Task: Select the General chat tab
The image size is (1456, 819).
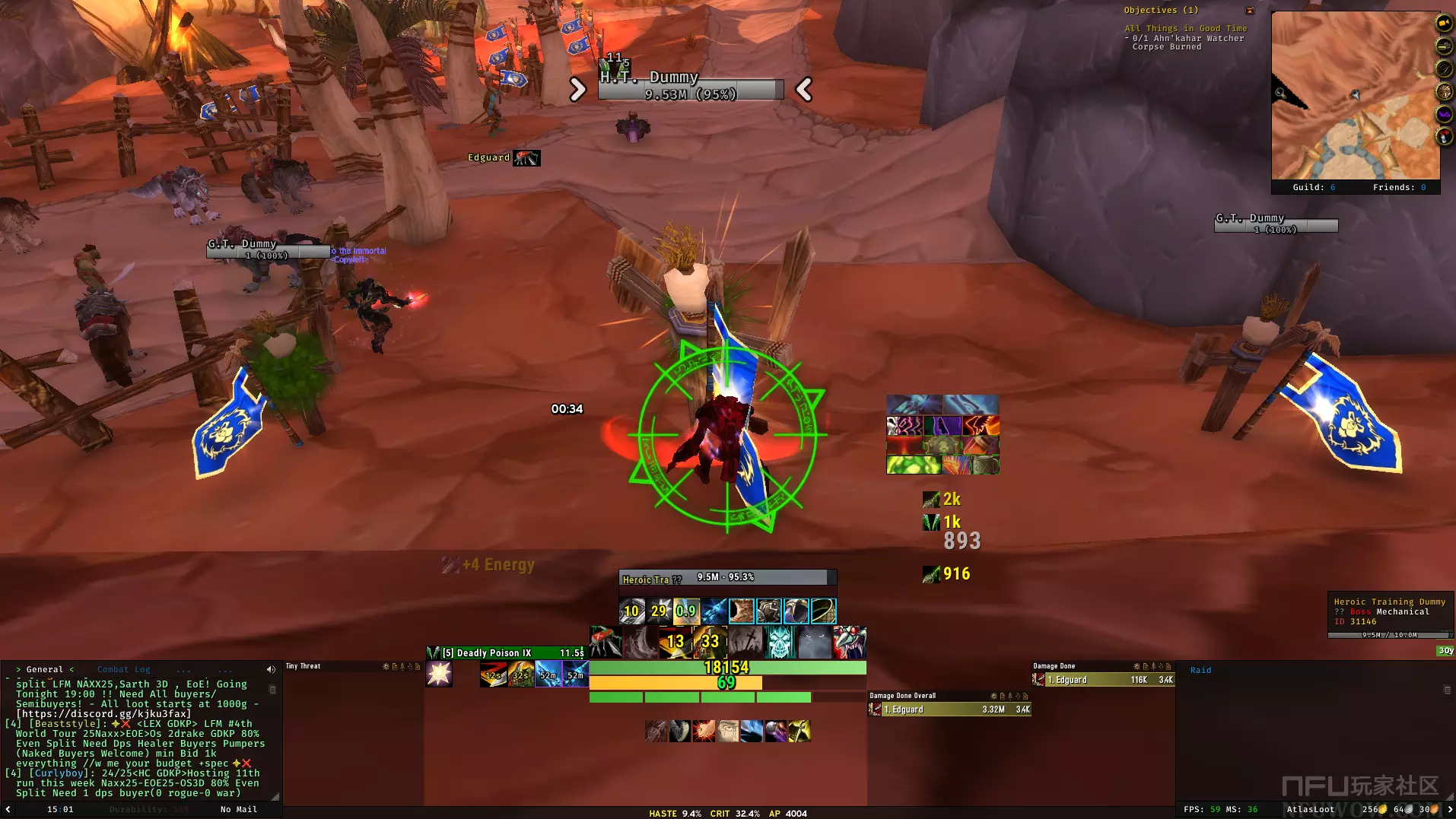Action: pos(45,670)
